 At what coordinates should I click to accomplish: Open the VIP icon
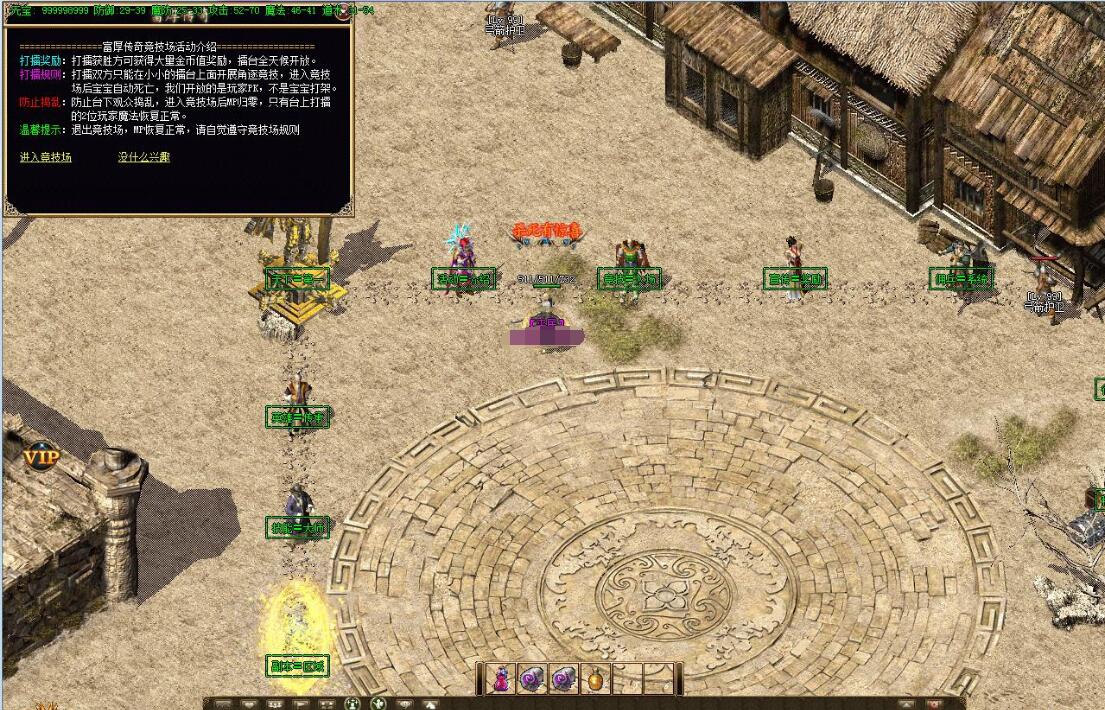(41, 457)
